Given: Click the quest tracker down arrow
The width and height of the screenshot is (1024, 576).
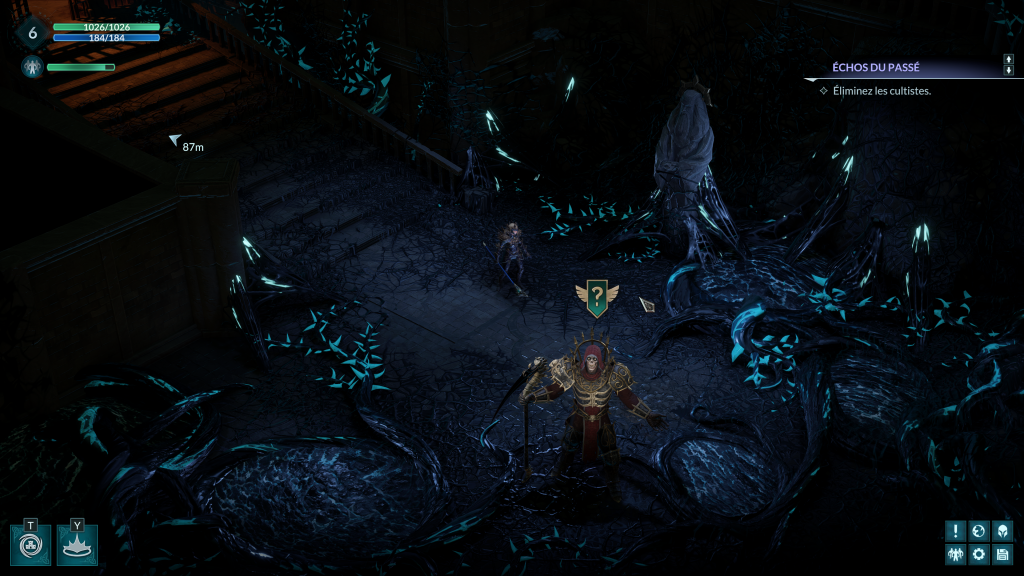Looking at the screenshot, I should 1008,72.
